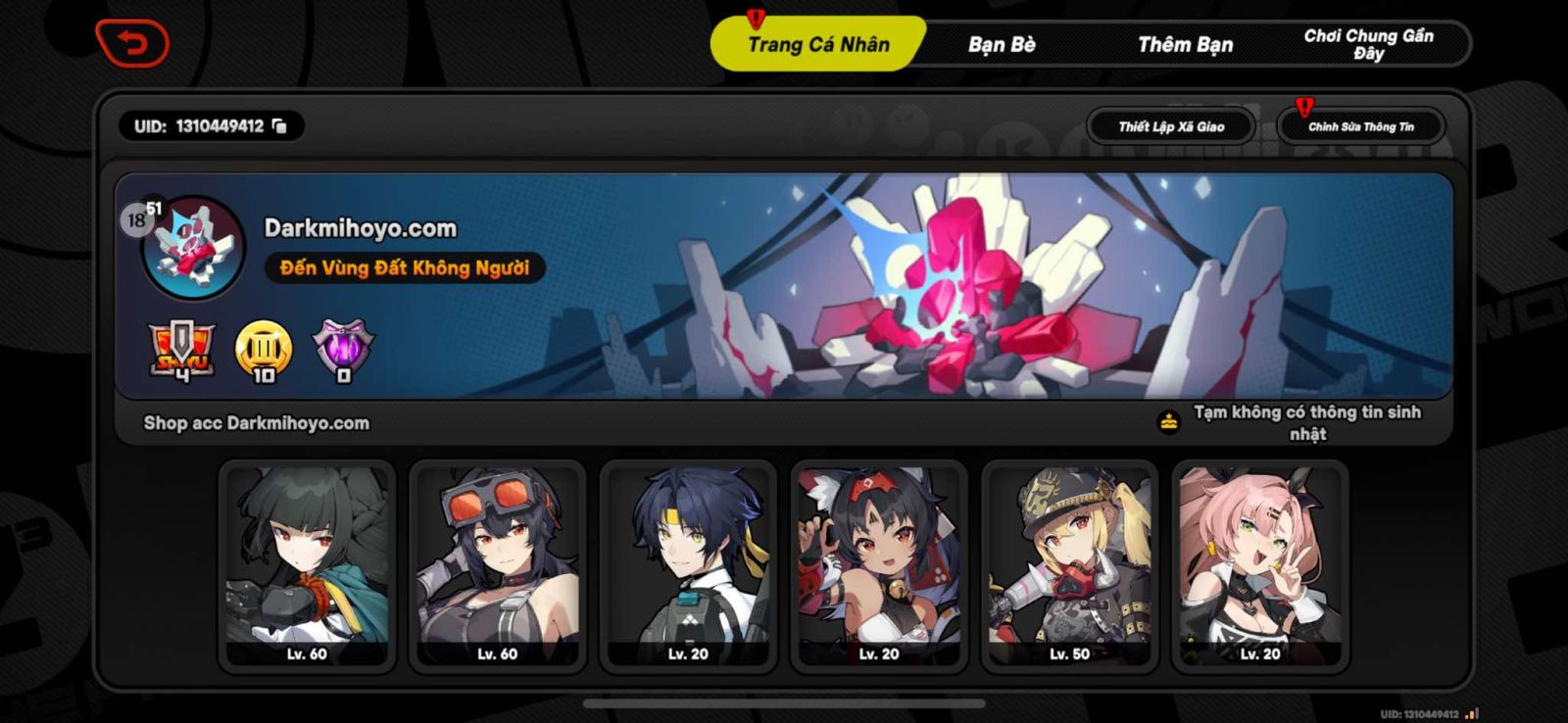Click the birthday cake icon near birthday info
Screen dimensions: 1568x723
[x=1168, y=419]
